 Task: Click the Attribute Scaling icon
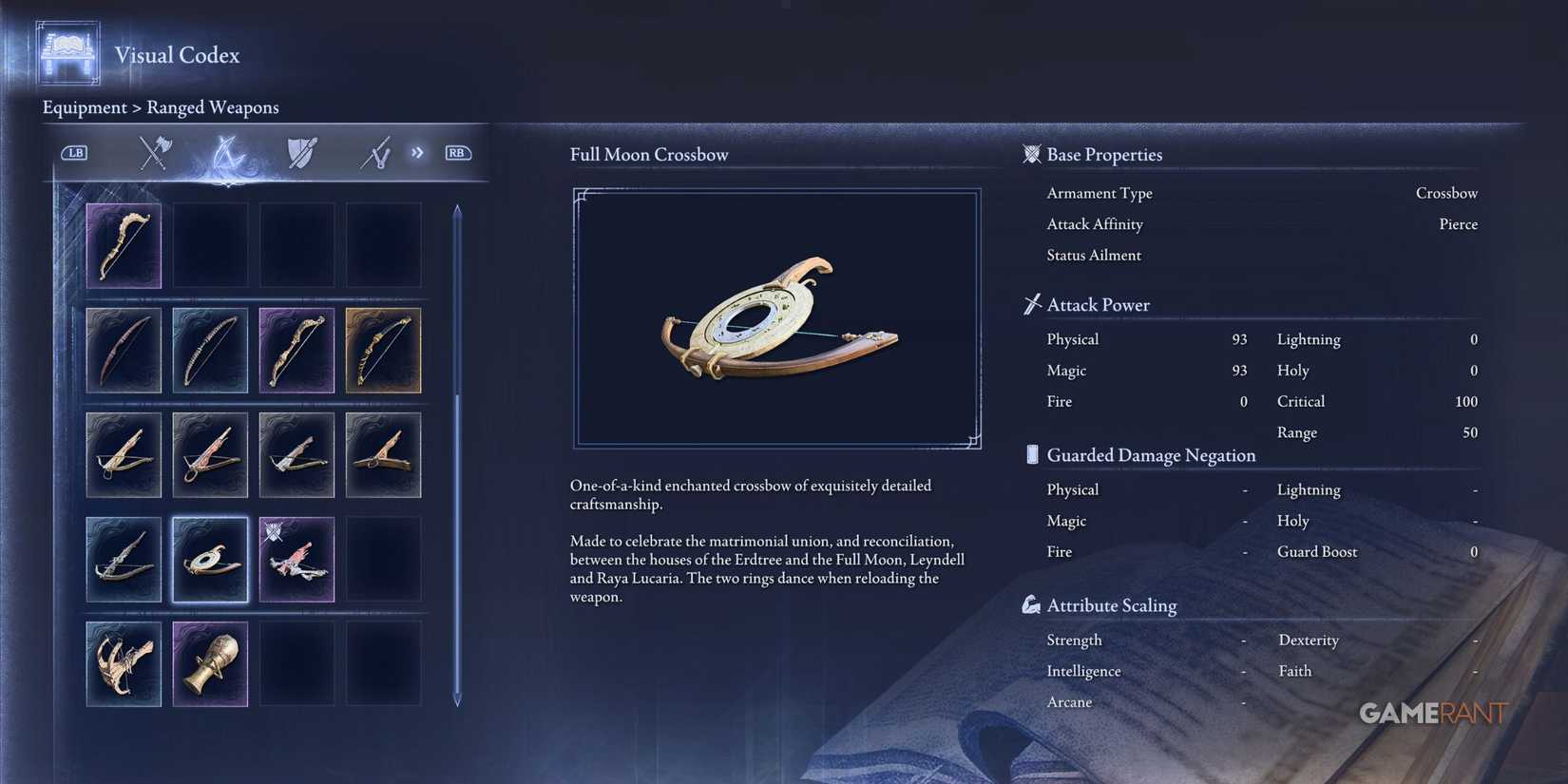[1031, 603]
